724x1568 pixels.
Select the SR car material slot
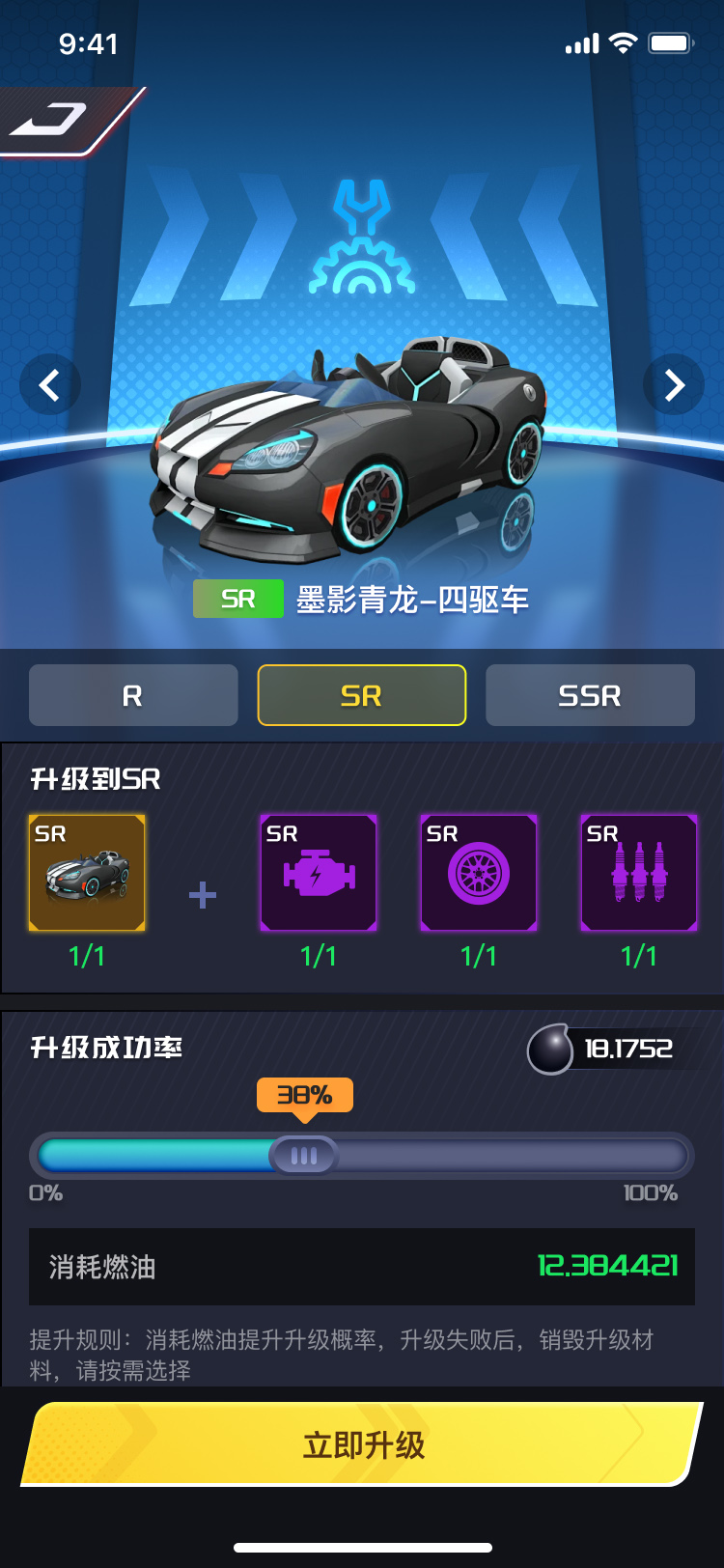[x=87, y=873]
